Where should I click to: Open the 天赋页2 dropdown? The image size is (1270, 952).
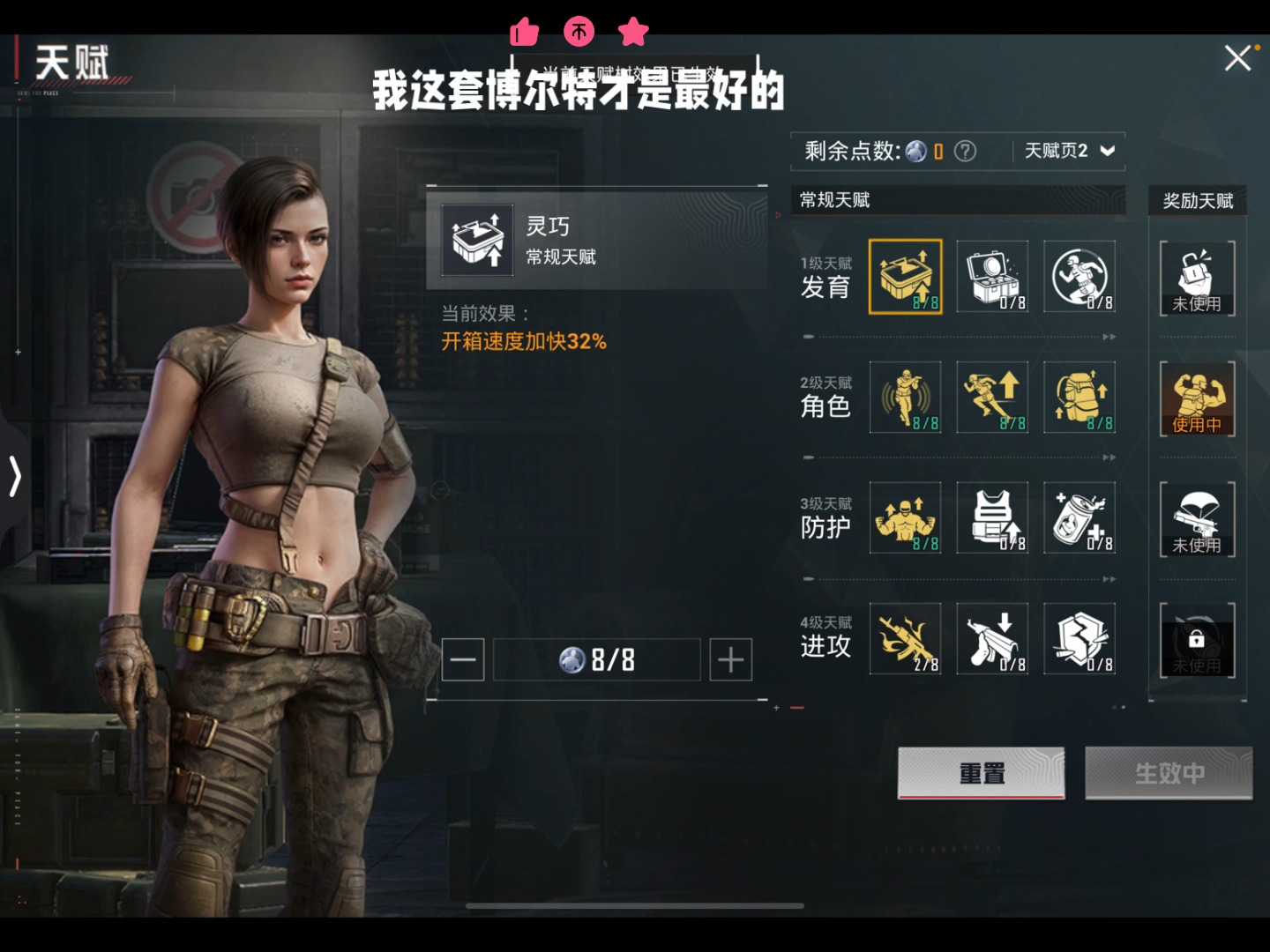1067,151
